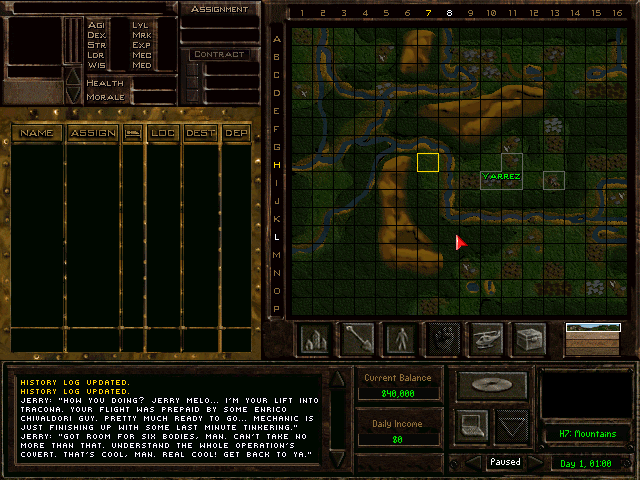
Task: Open the laptop computer
Action: pos(473,425)
